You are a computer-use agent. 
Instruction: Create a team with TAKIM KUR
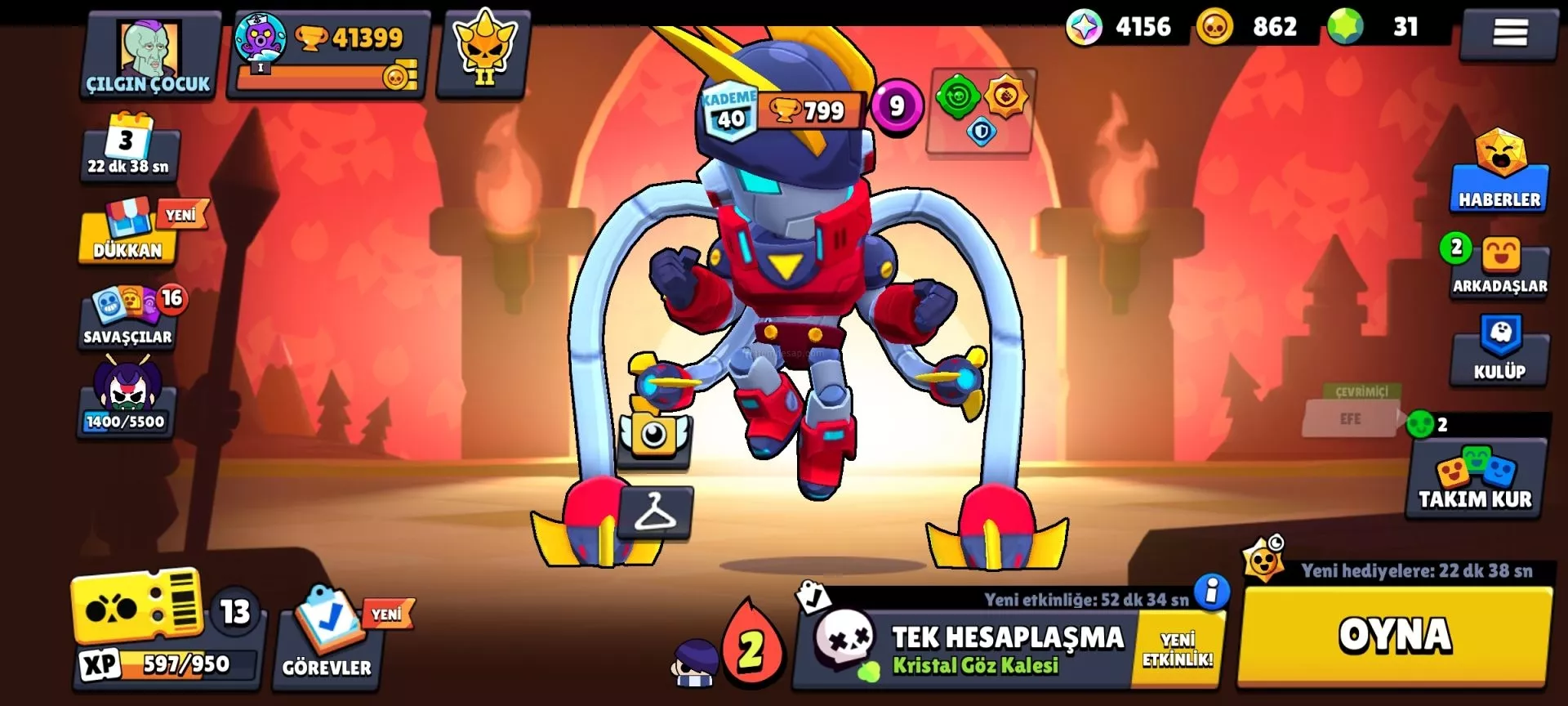pos(1475,480)
